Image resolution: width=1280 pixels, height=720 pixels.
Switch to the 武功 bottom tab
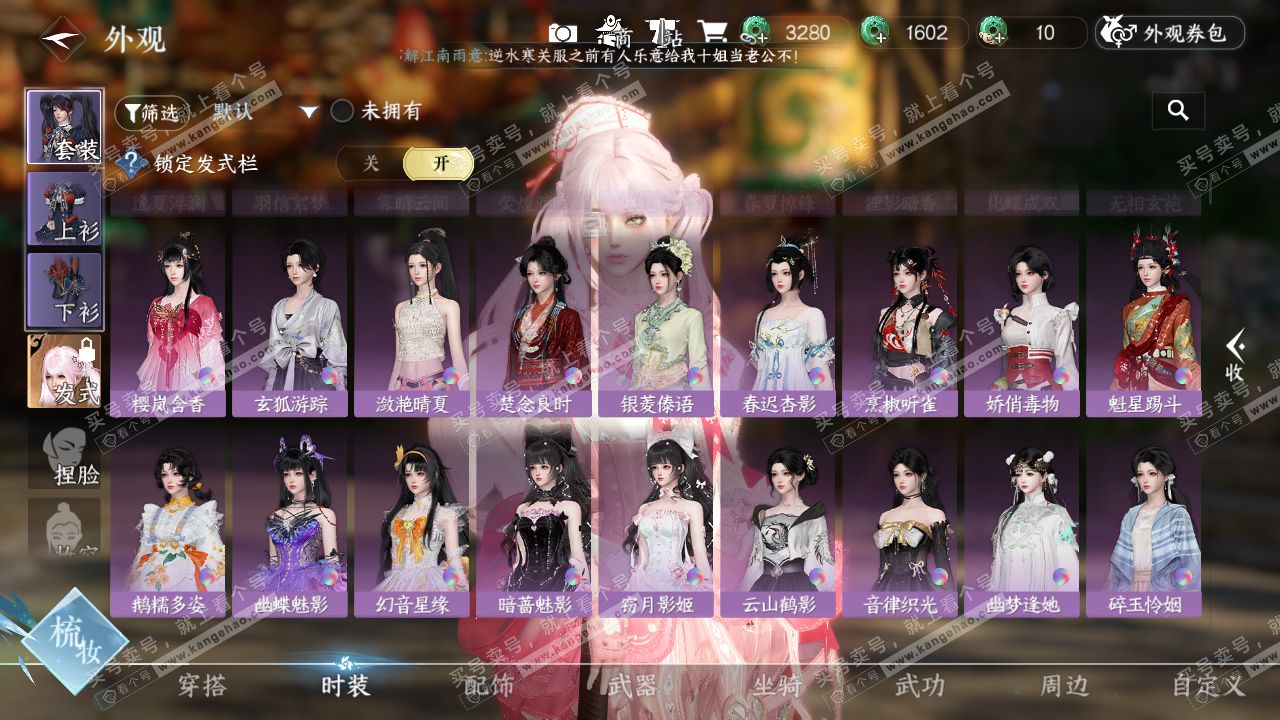(919, 686)
